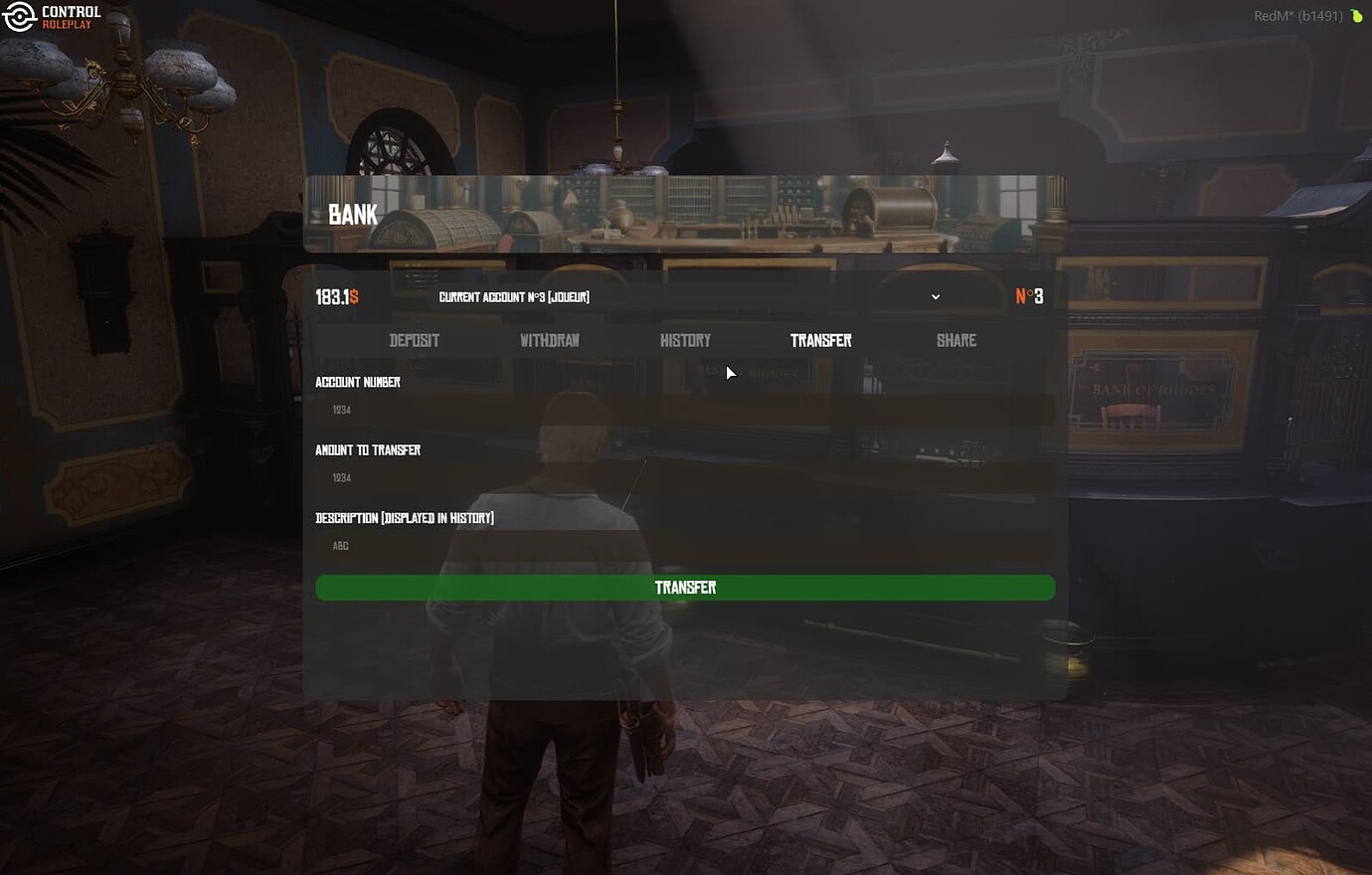Focus the Amount to Transfer field

point(685,477)
